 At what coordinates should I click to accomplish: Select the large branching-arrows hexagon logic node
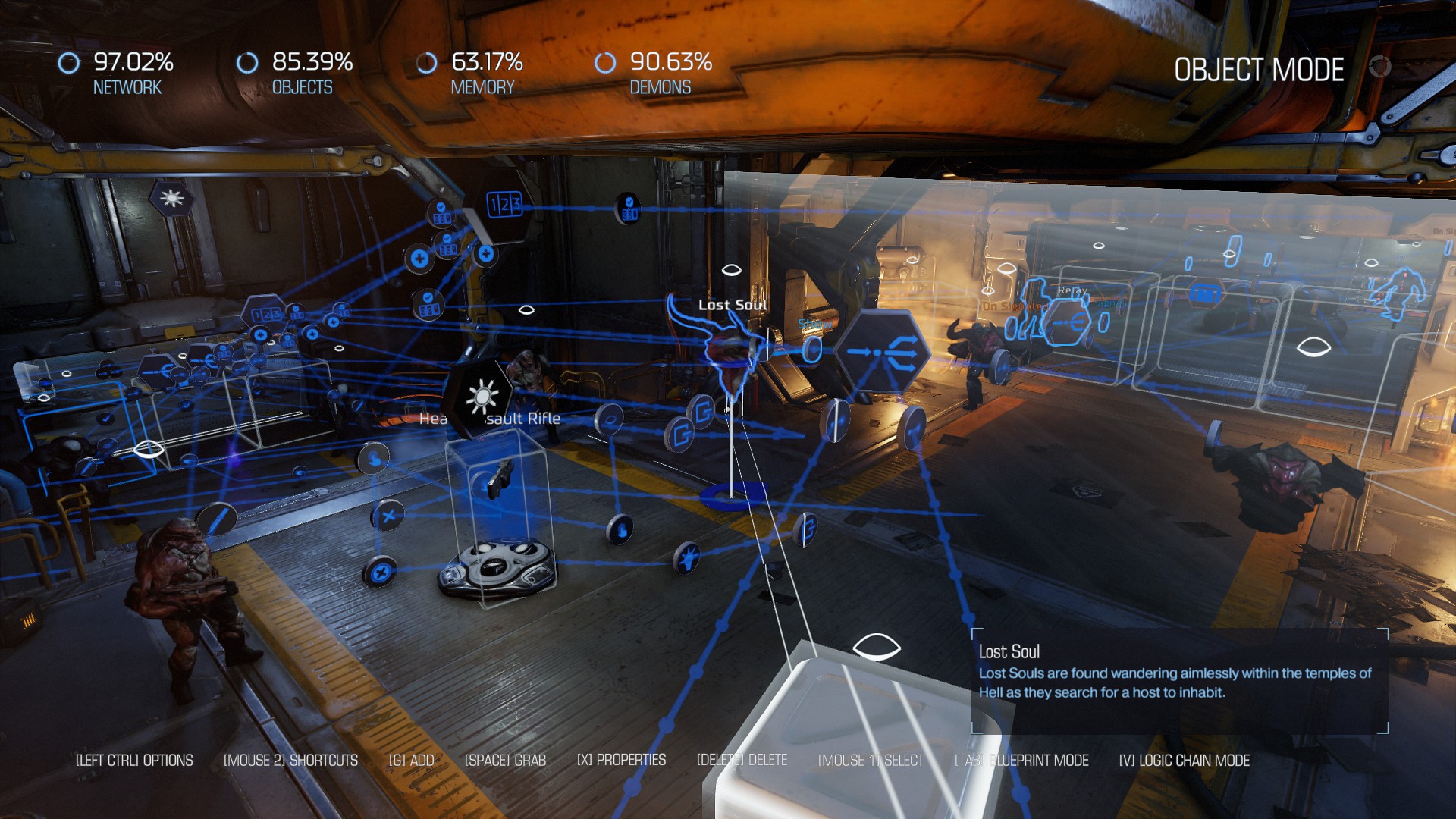click(883, 351)
